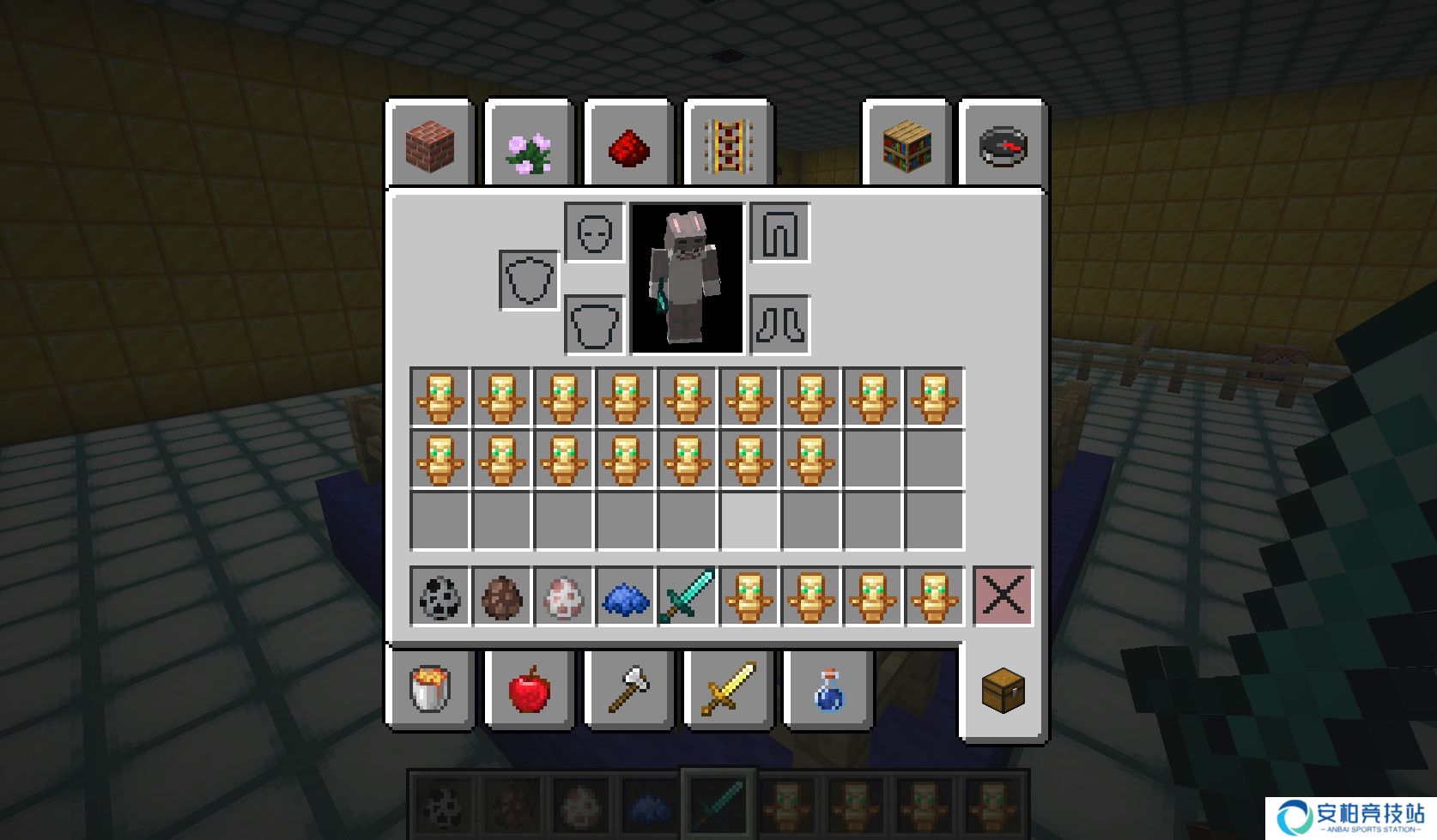
Task: Choose the pale pink spawn egg
Action: (x=563, y=596)
